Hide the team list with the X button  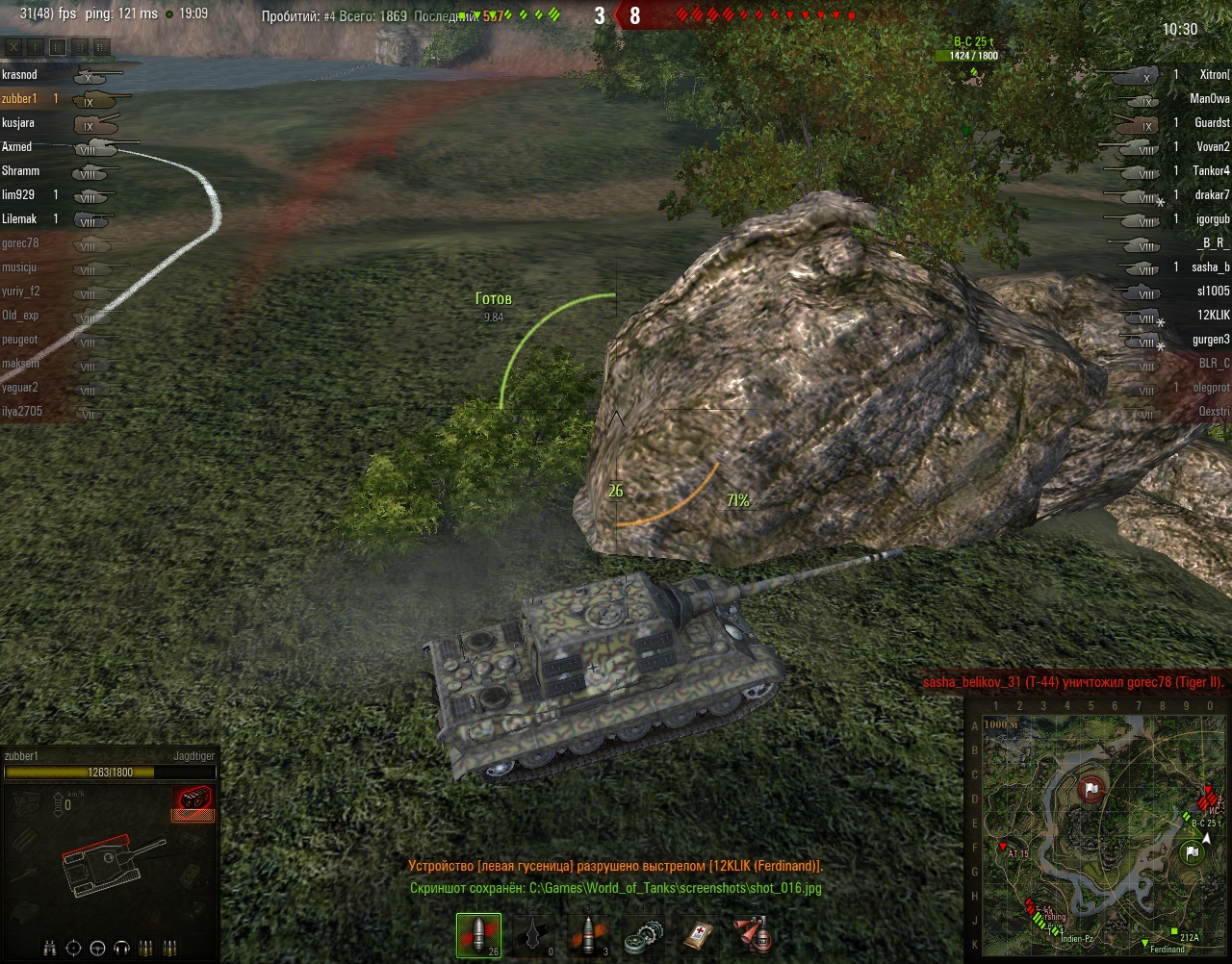(x=13, y=47)
